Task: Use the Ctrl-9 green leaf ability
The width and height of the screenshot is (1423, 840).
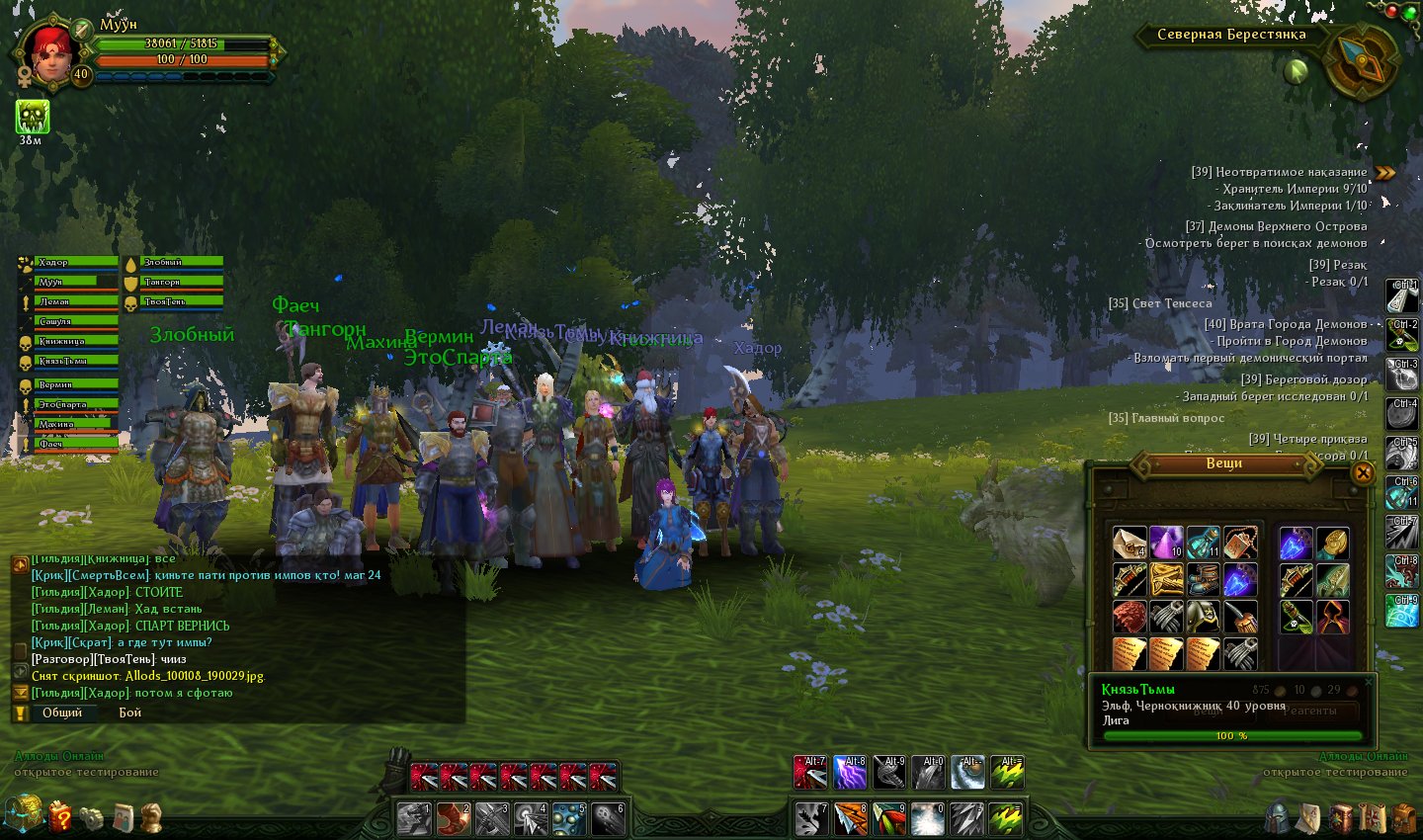Action: pyautogui.click(x=1402, y=612)
